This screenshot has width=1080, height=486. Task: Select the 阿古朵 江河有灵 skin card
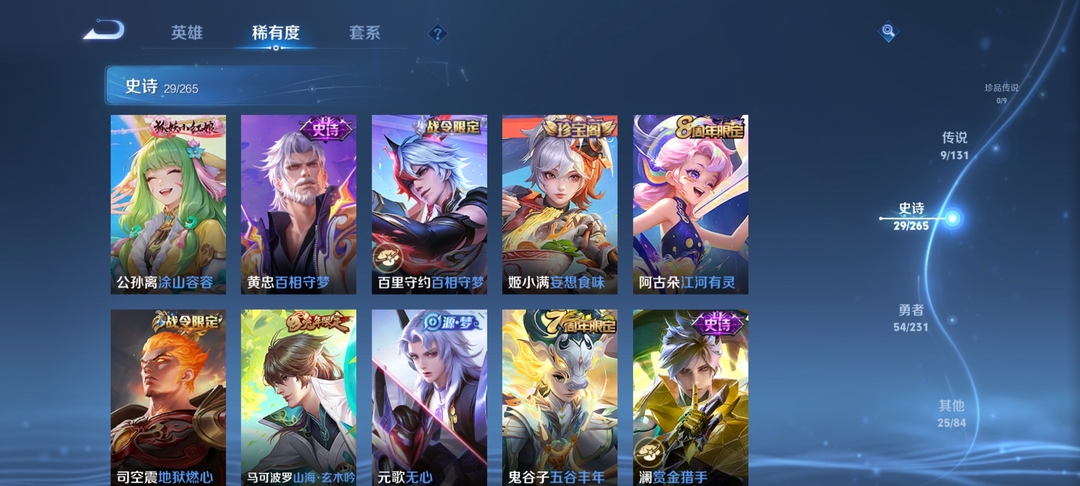[690, 204]
